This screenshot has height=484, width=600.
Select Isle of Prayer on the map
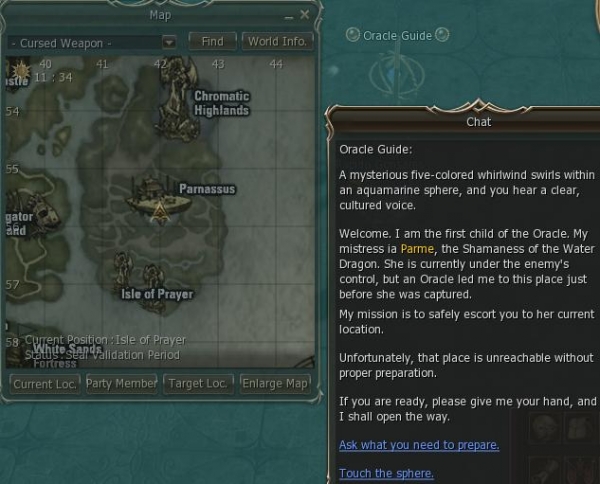pos(157,294)
